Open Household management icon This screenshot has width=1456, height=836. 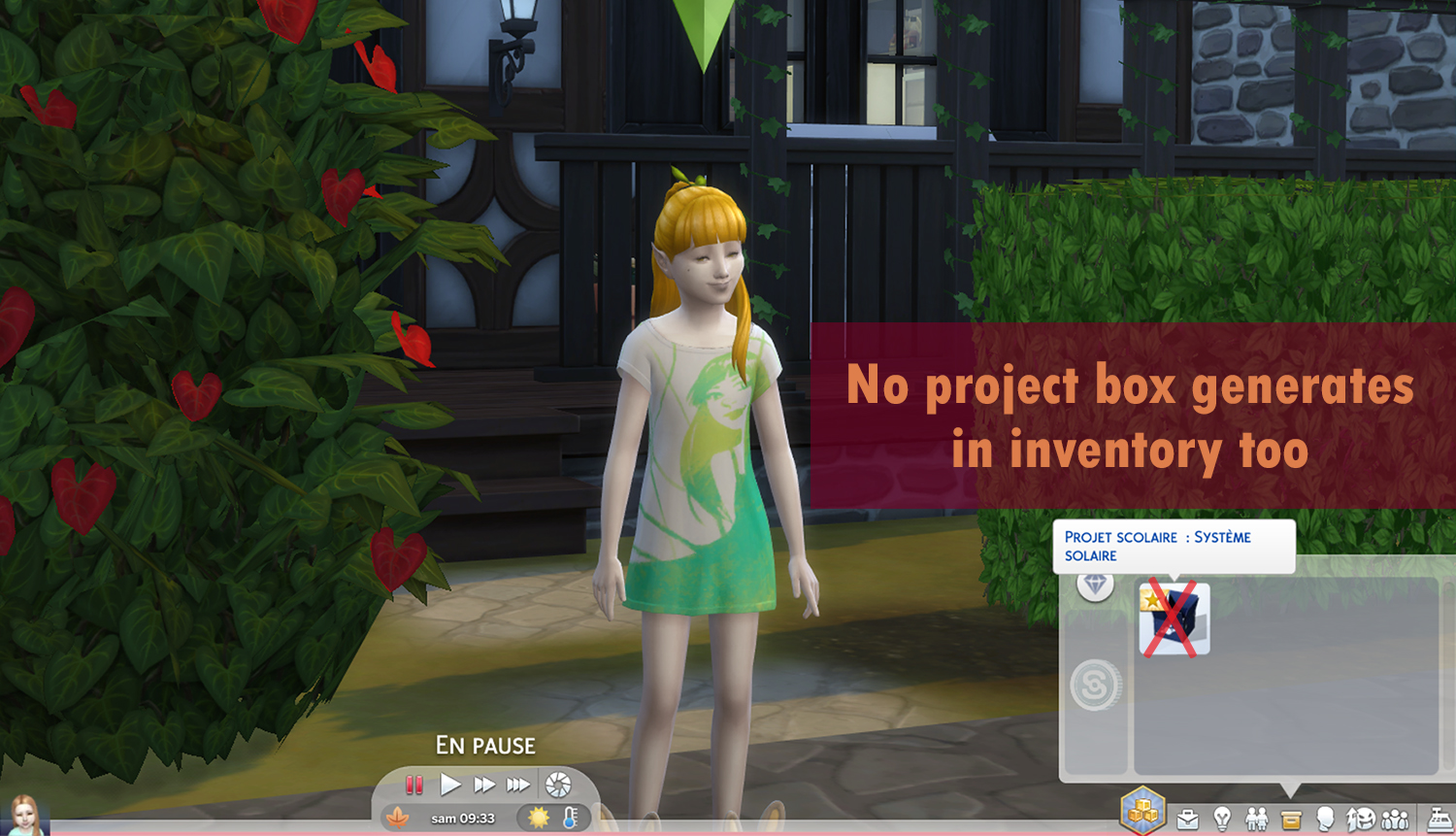(x=1393, y=819)
